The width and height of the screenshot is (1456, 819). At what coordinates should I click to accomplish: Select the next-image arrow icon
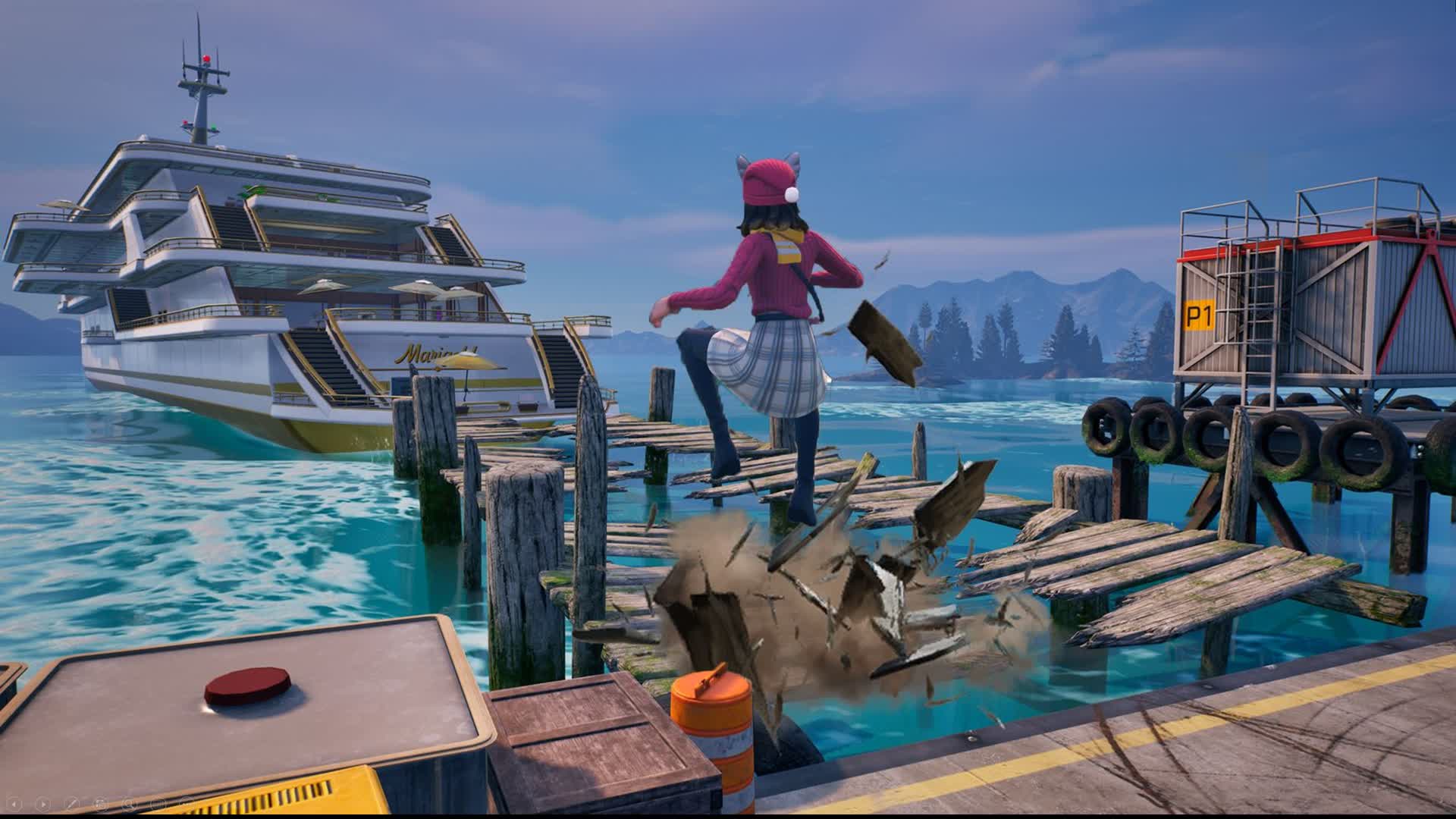pos(43,805)
